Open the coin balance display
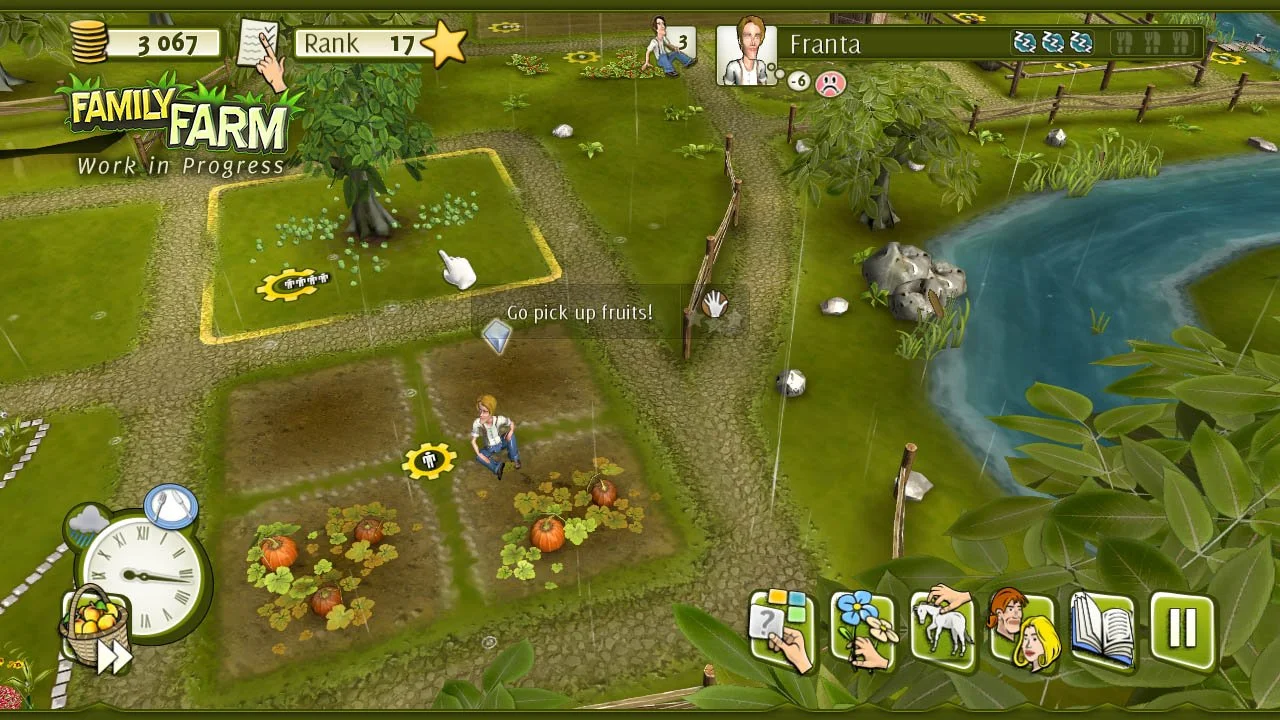The width and height of the screenshot is (1280, 720). pyautogui.click(x=140, y=41)
